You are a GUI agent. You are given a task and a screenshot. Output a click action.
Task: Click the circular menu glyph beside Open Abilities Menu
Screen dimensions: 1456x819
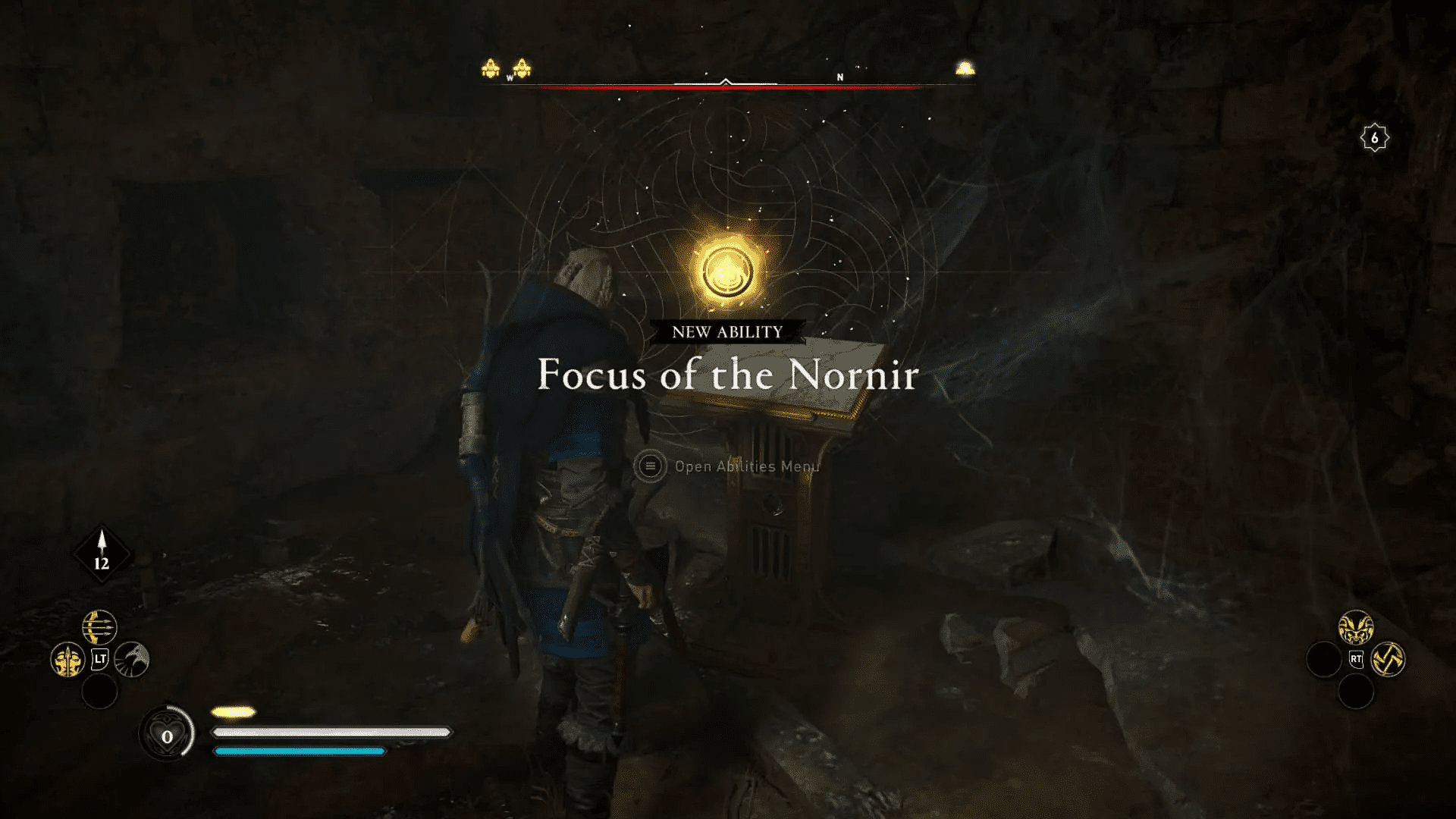tap(650, 466)
